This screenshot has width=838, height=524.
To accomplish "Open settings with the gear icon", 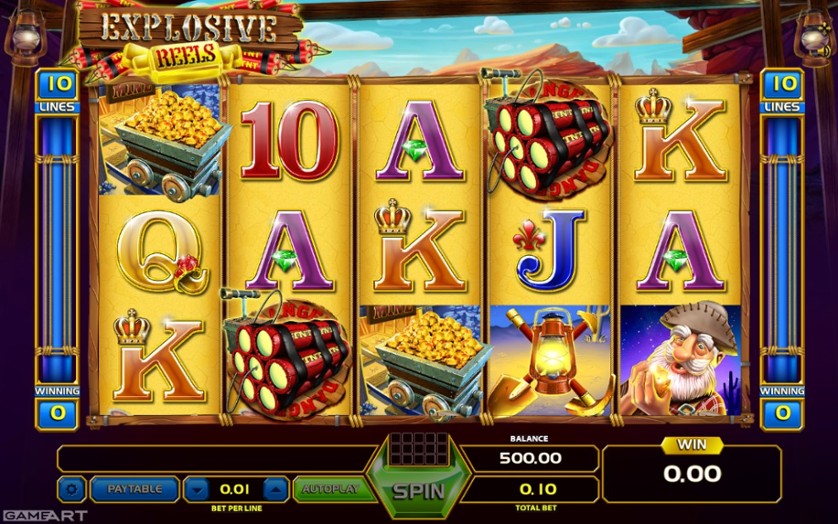I will (x=71, y=489).
